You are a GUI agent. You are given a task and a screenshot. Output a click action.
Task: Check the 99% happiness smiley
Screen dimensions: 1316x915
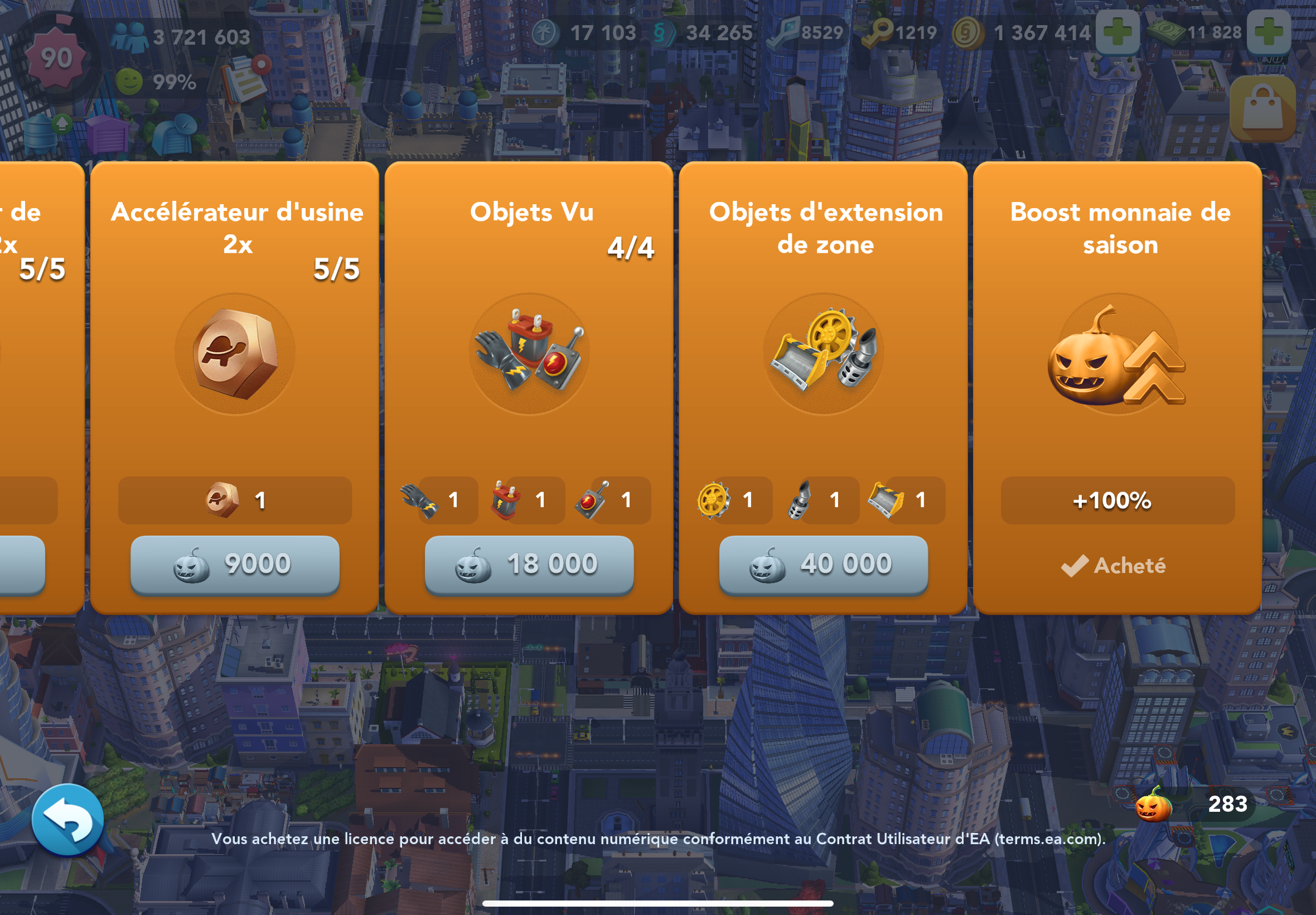point(129,82)
